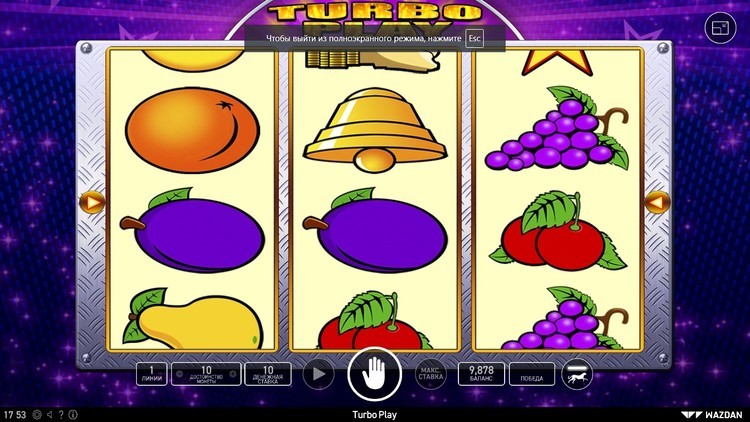750x422 pixels.
Task: Start autoplay with the small play button
Action: pos(318,375)
